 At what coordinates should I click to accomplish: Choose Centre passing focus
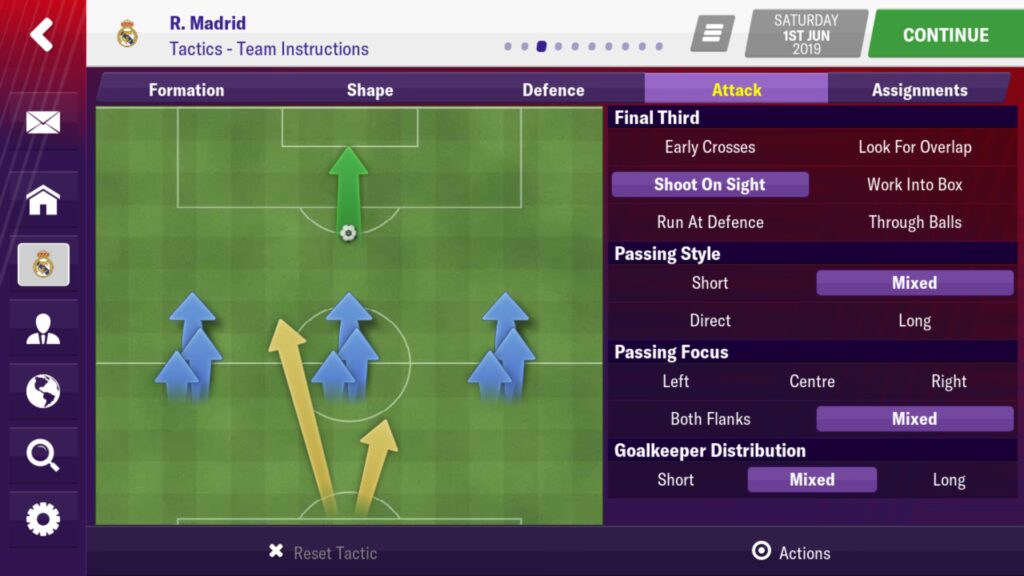pyautogui.click(x=811, y=381)
